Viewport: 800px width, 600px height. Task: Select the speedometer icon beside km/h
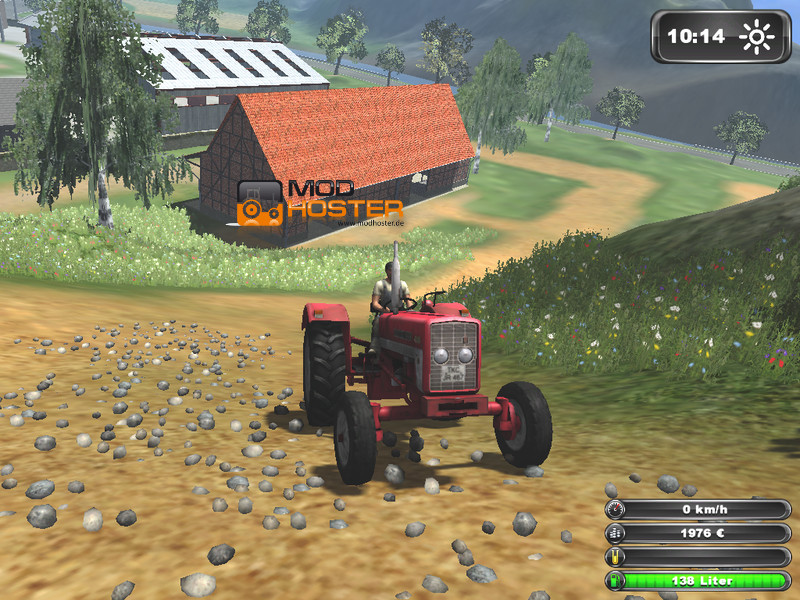(611, 509)
